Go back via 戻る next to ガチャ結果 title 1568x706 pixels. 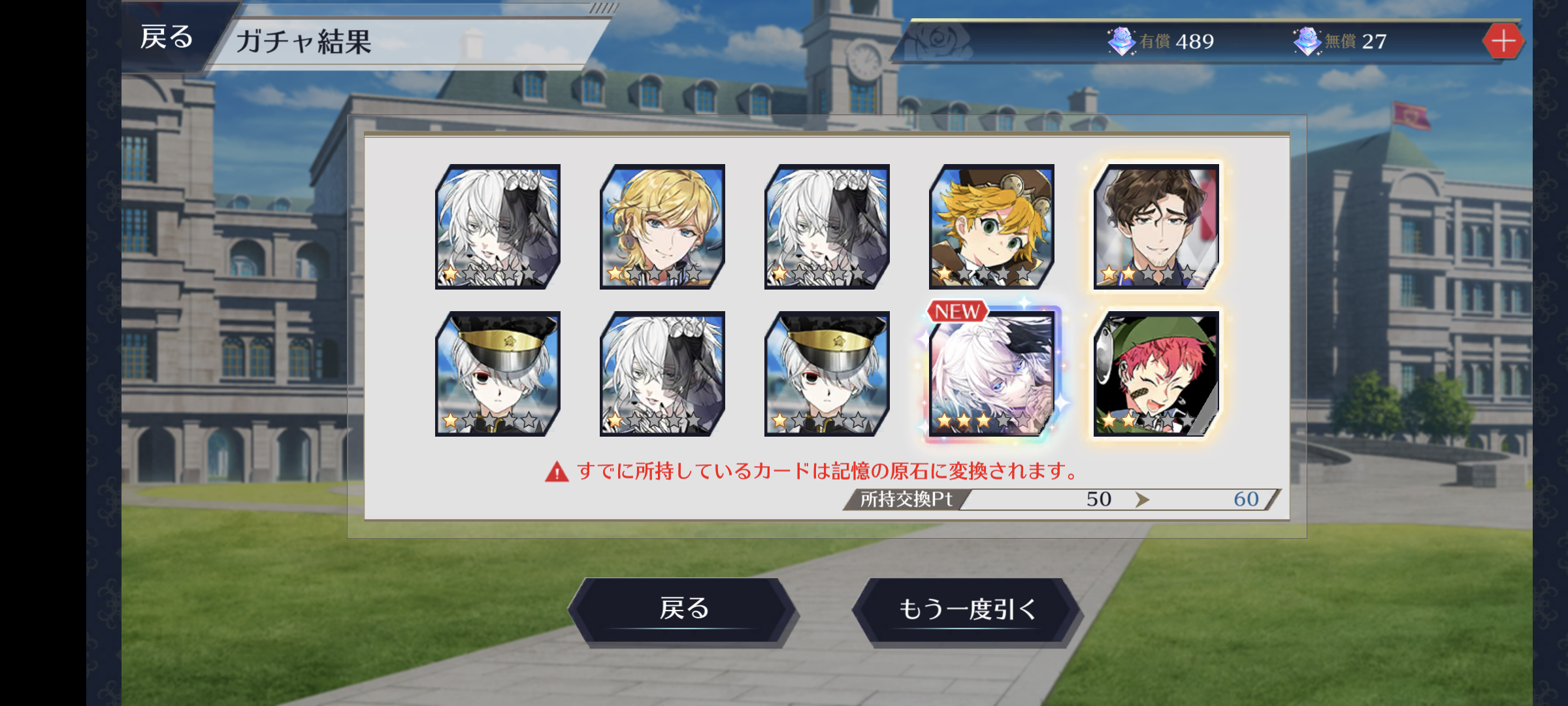tap(167, 38)
